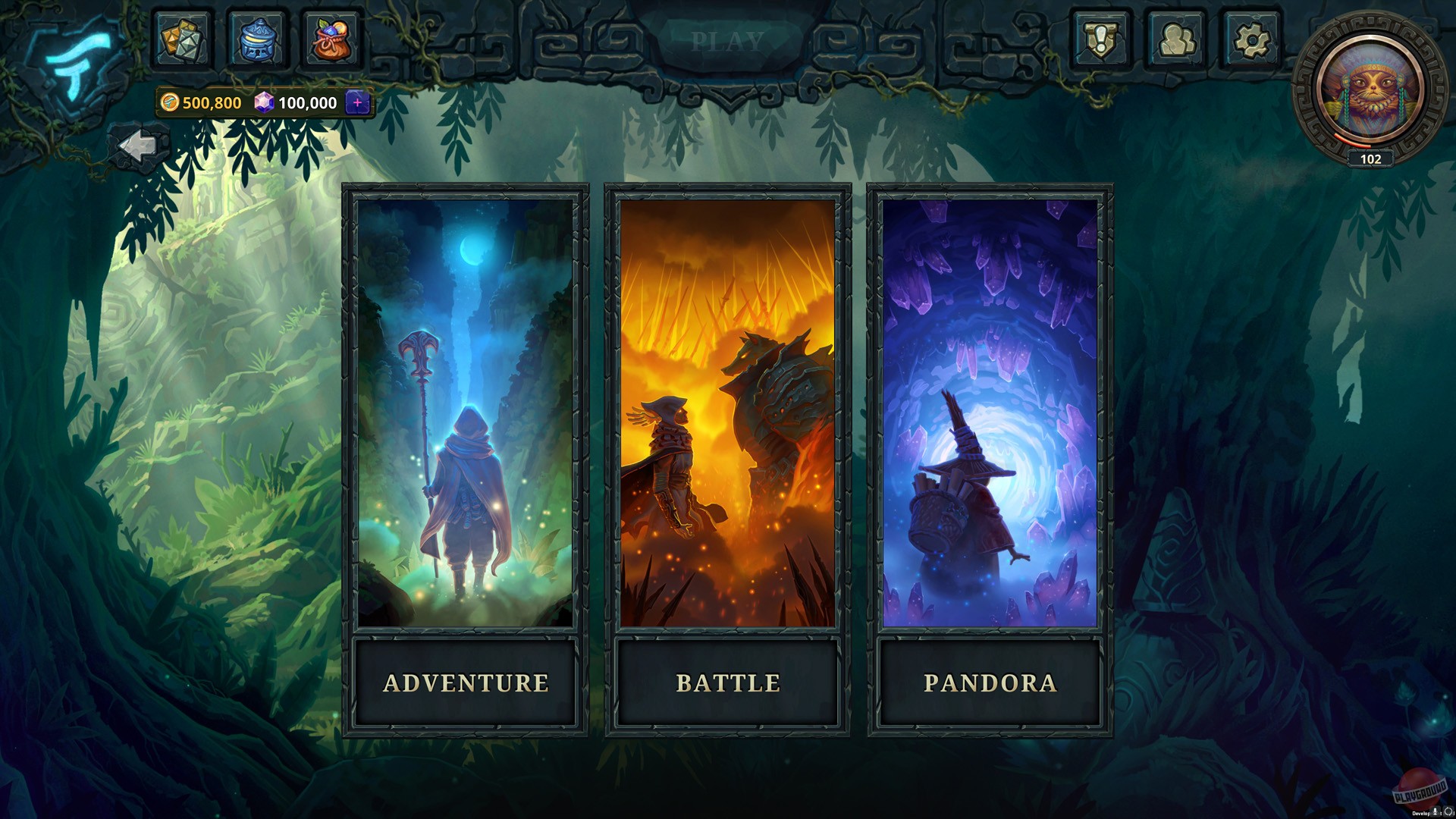Screen dimensions: 1456x819
Task: Open the player portrait avatar
Action: 1369,83
